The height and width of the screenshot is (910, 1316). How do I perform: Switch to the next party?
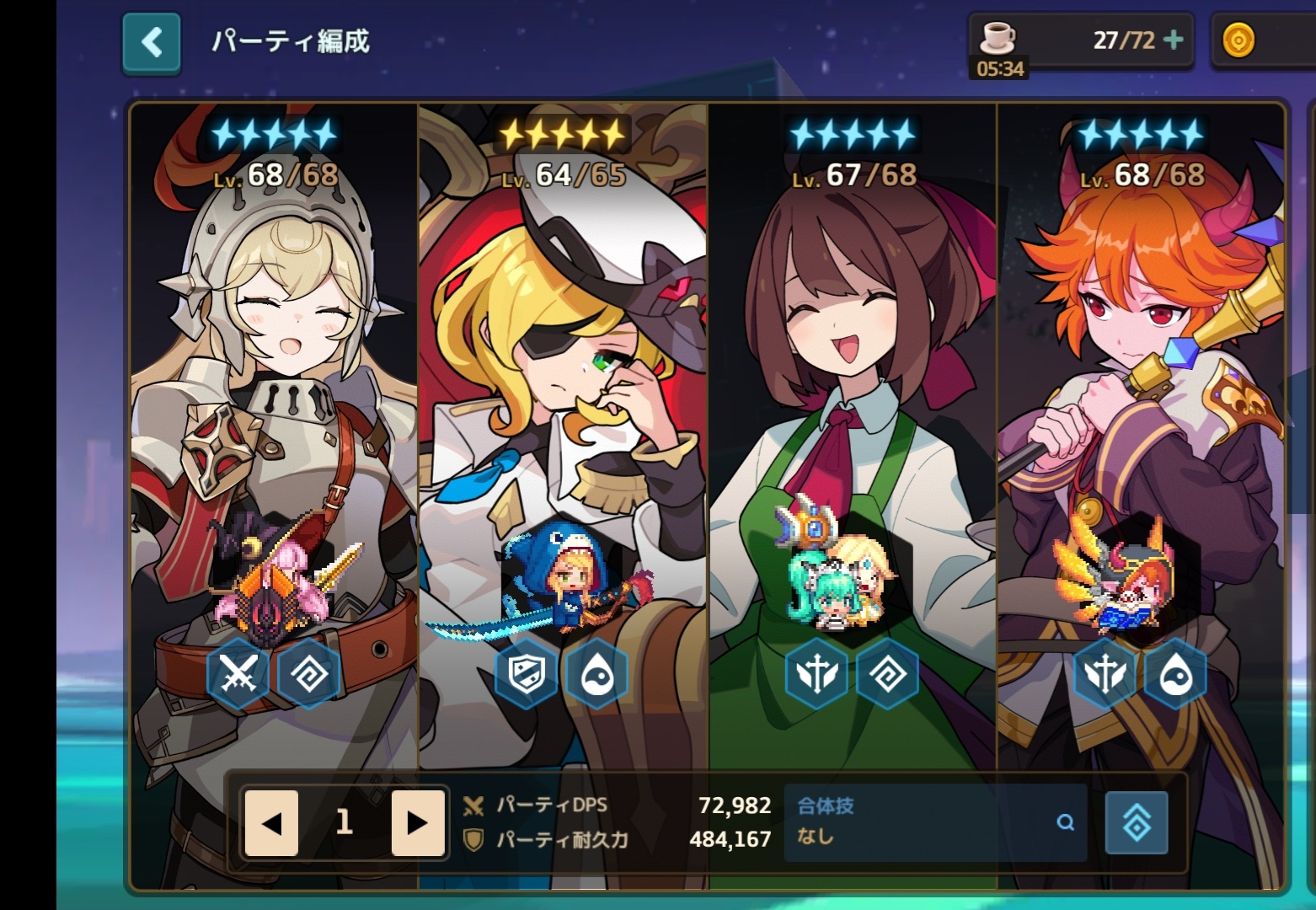pyautogui.click(x=417, y=822)
